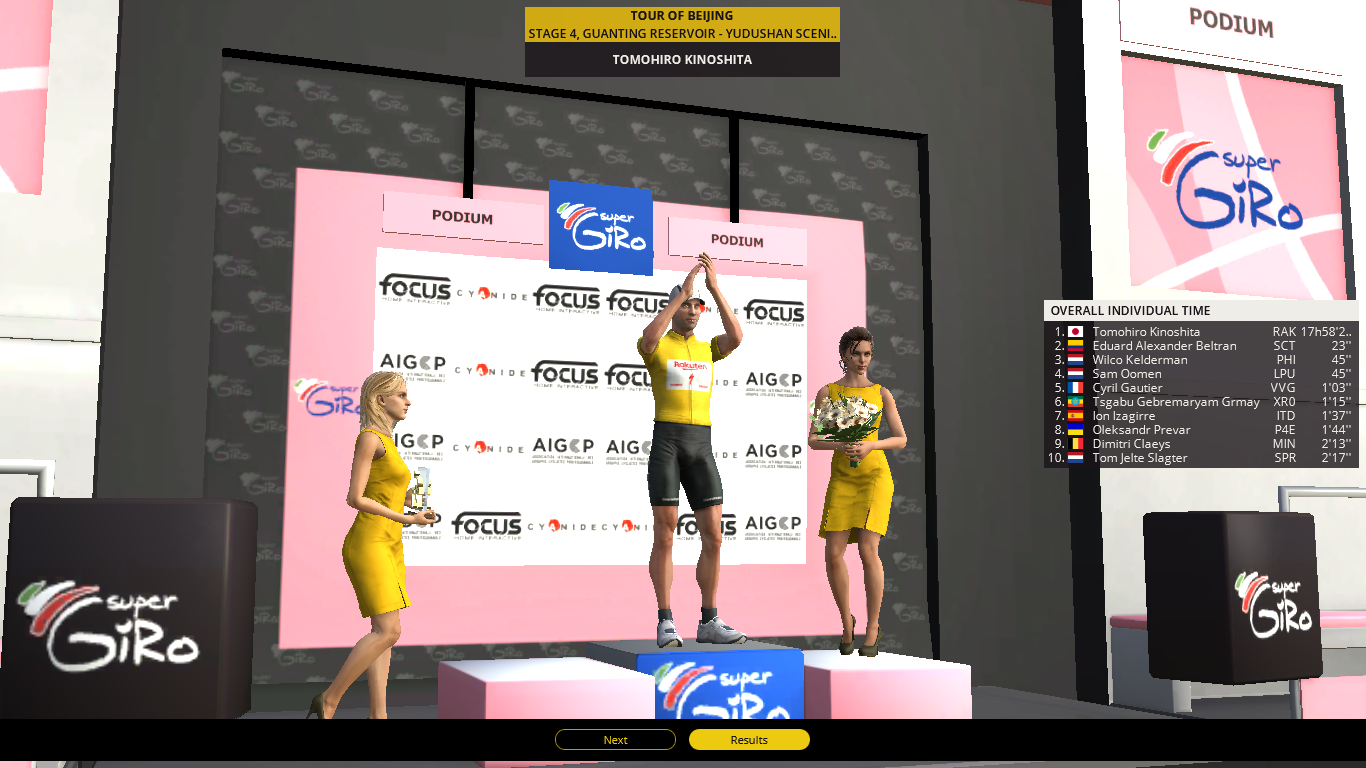The height and width of the screenshot is (768, 1366).
Task: Click the Stage 4 route description text
Action: click(681, 33)
